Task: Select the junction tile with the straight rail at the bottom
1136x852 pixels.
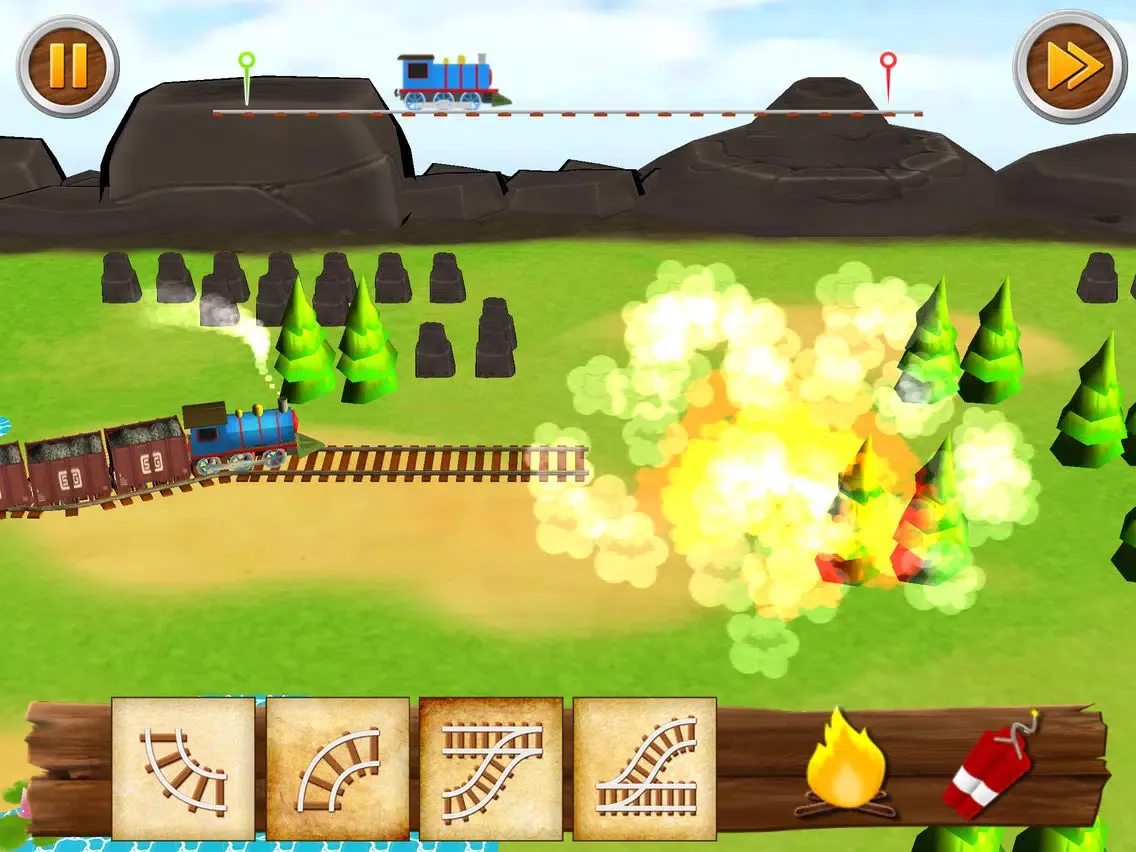Action: click(645, 768)
